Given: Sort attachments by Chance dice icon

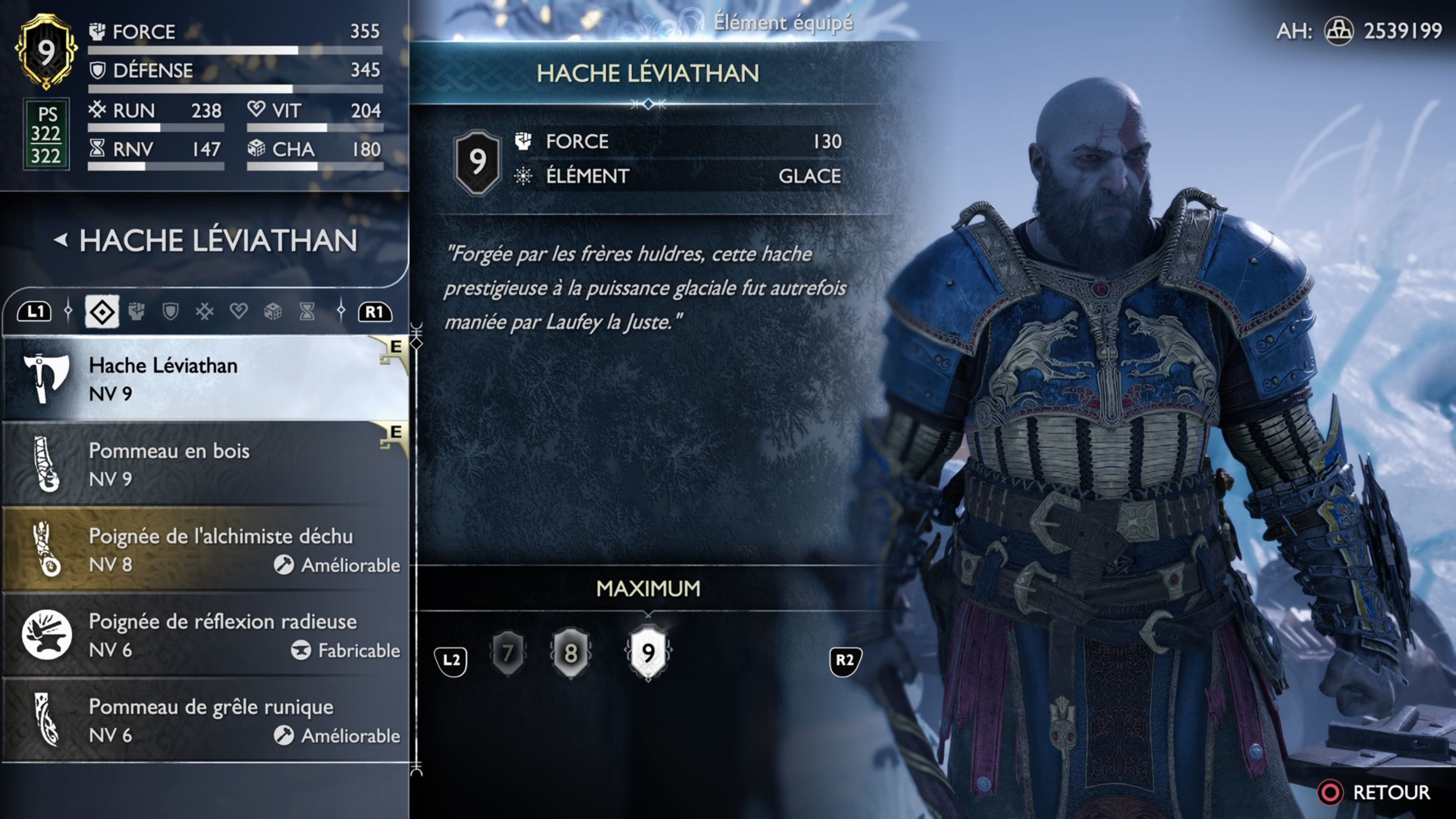Looking at the screenshot, I should pyautogui.click(x=273, y=311).
